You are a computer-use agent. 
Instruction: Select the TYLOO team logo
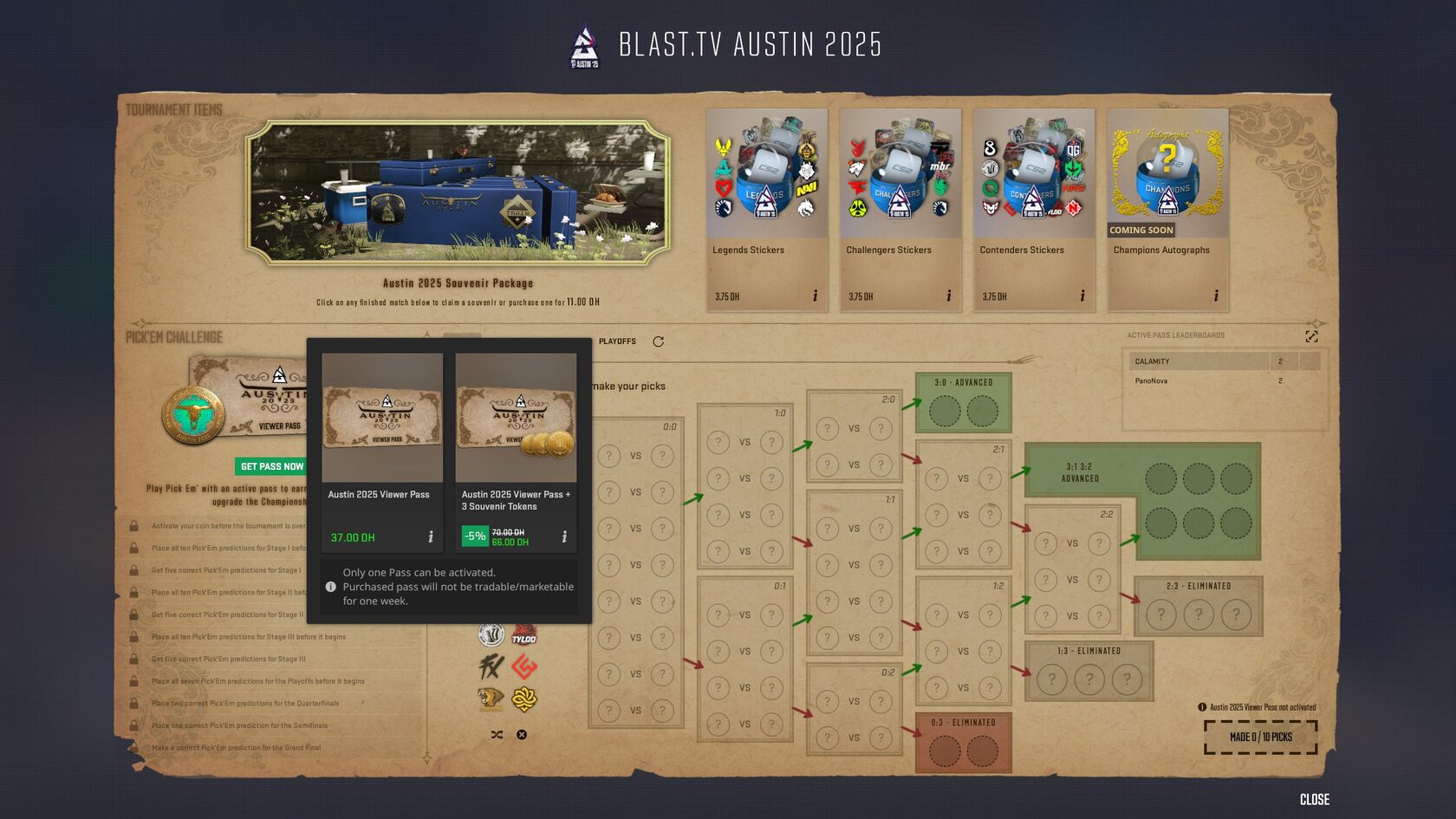(x=524, y=635)
